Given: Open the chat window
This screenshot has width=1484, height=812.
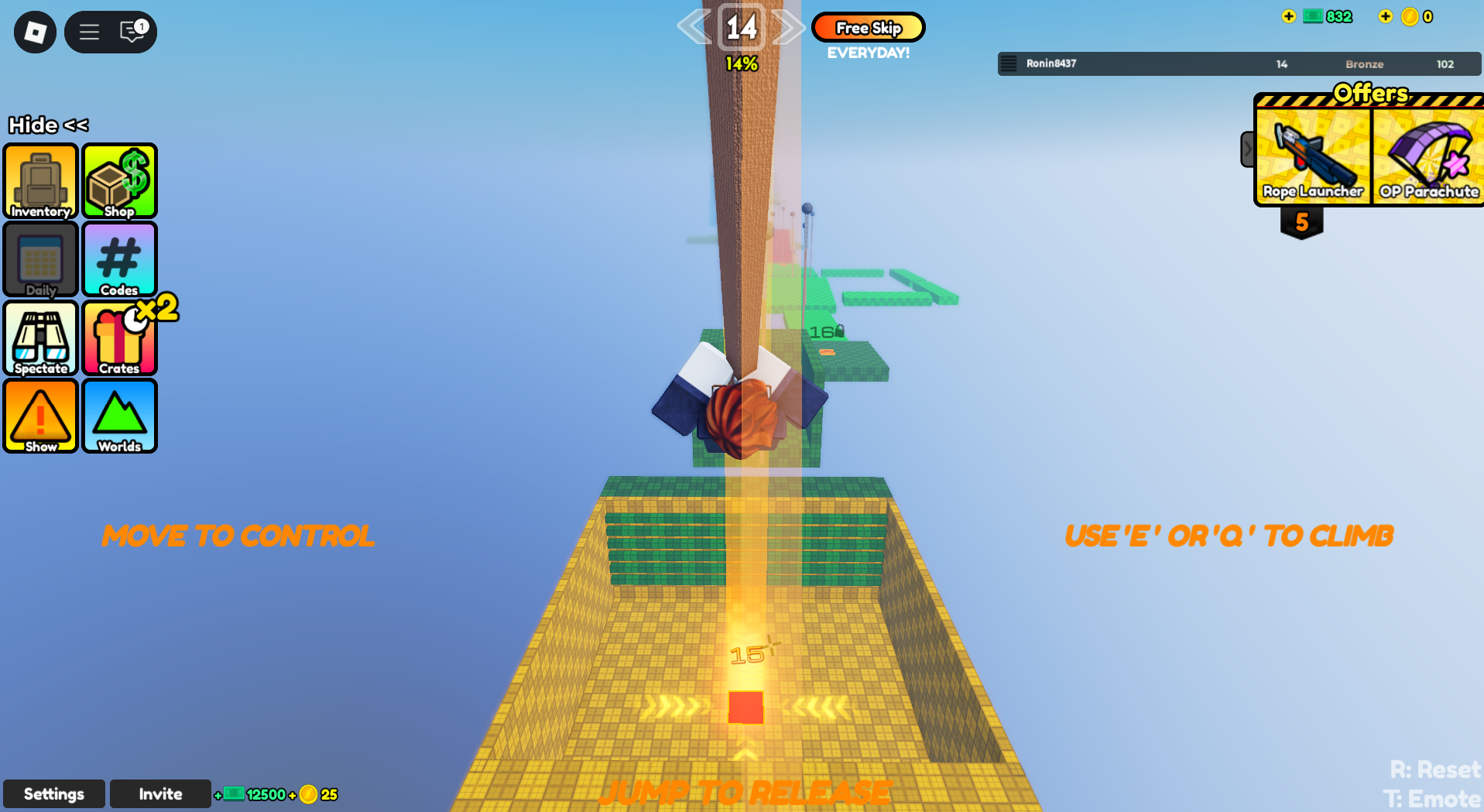Looking at the screenshot, I should (x=133, y=32).
